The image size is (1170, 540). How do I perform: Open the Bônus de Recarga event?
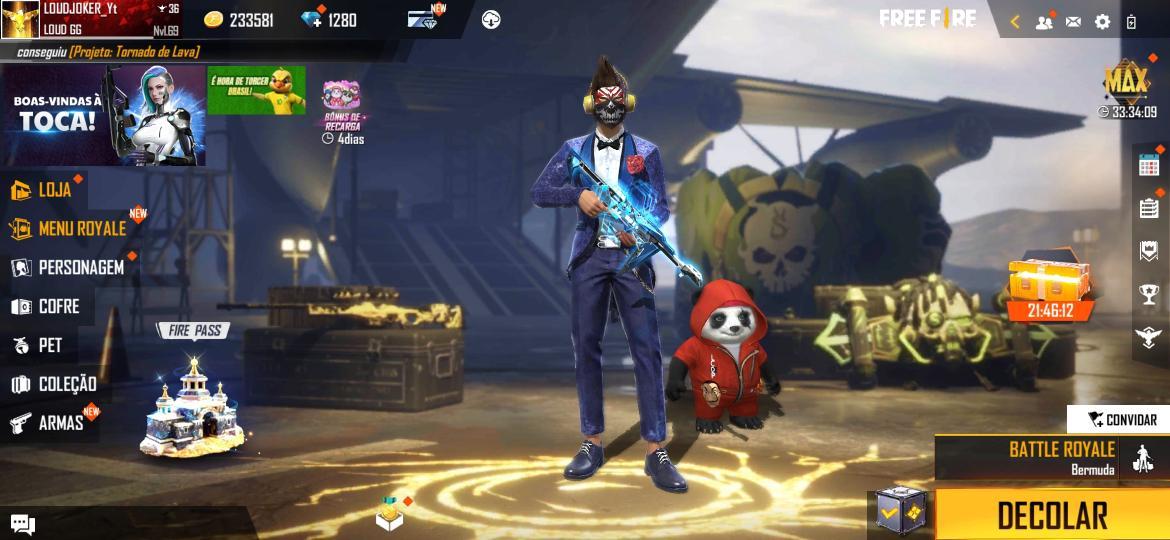pyautogui.click(x=342, y=109)
